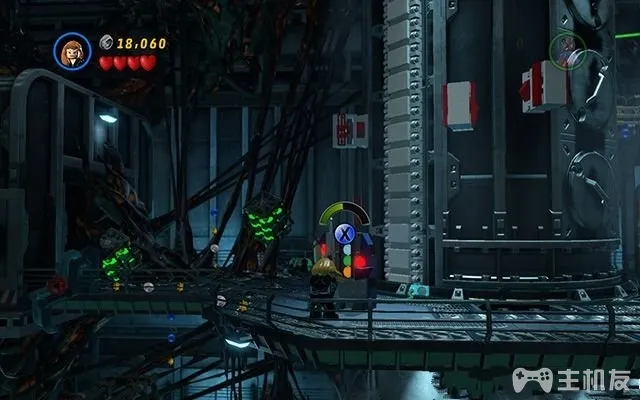Select the faded second-player portrait

tap(567, 51)
